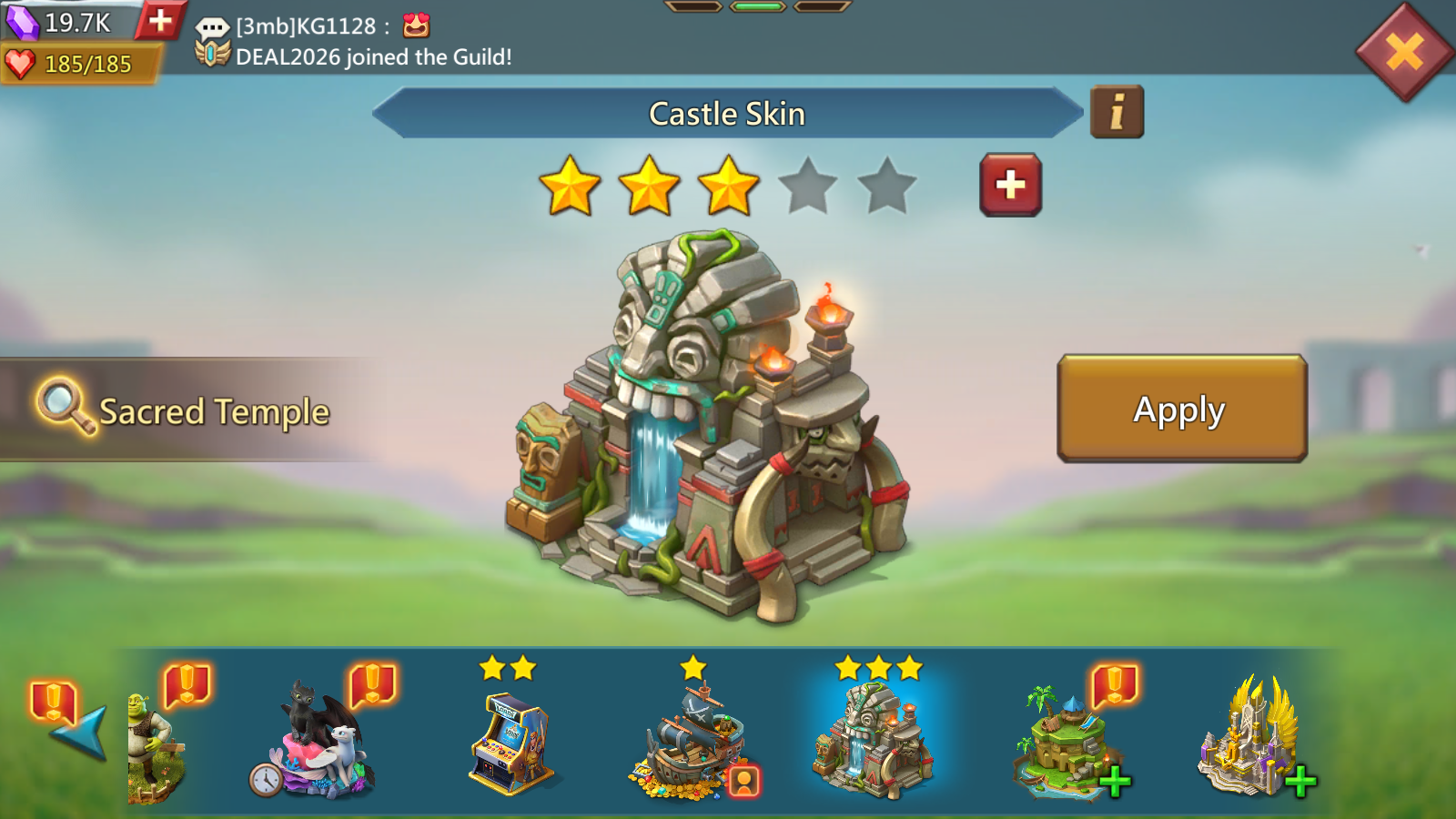Upgrade skin stars with red plus button

point(1010,185)
